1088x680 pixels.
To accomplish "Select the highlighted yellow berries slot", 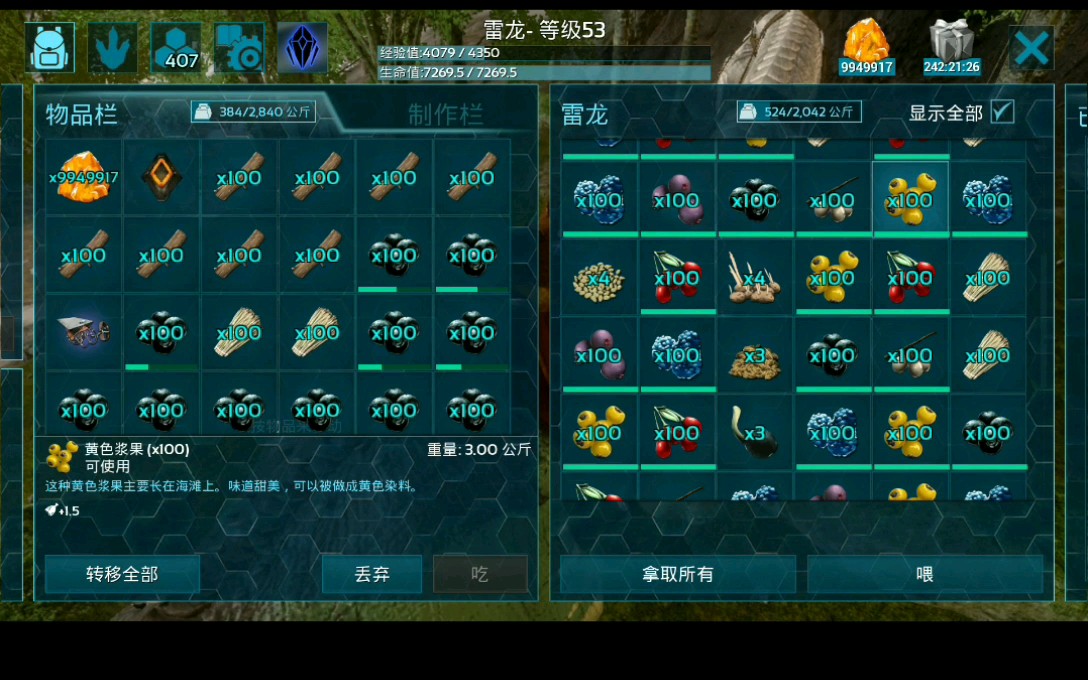I will (x=910, y=199).
